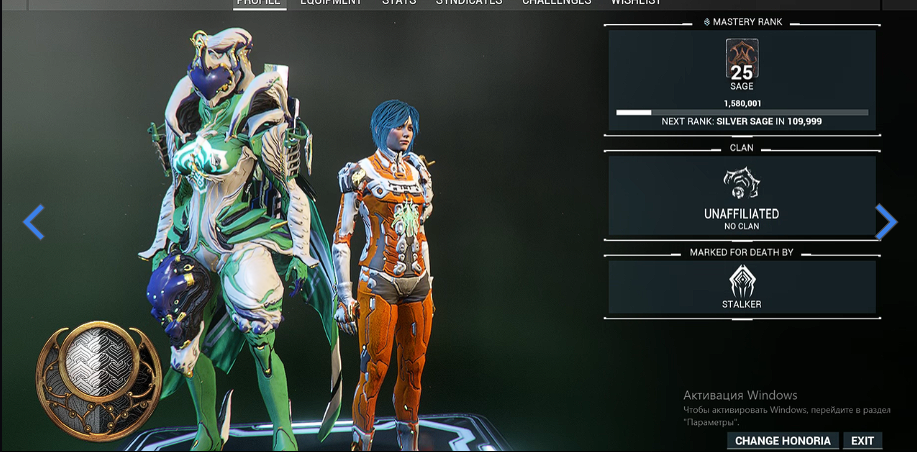Click the Change Honoria button
917x452 pixels.
[783, 440]
